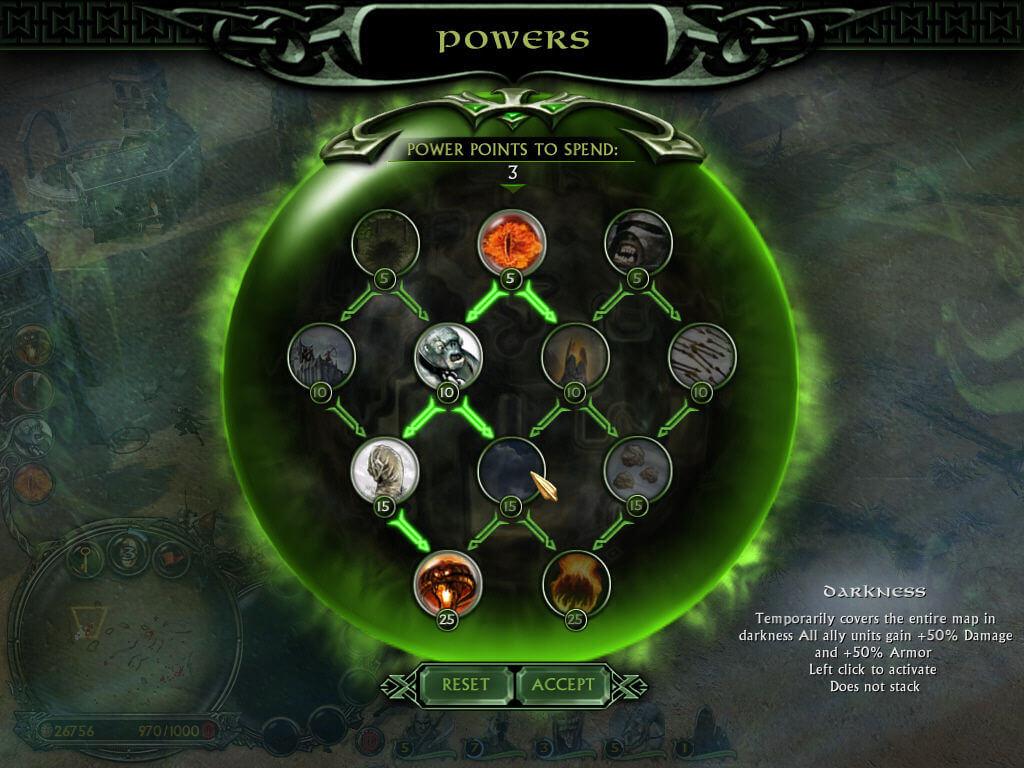Choose the roaring orc power icon

click(637, 242)
